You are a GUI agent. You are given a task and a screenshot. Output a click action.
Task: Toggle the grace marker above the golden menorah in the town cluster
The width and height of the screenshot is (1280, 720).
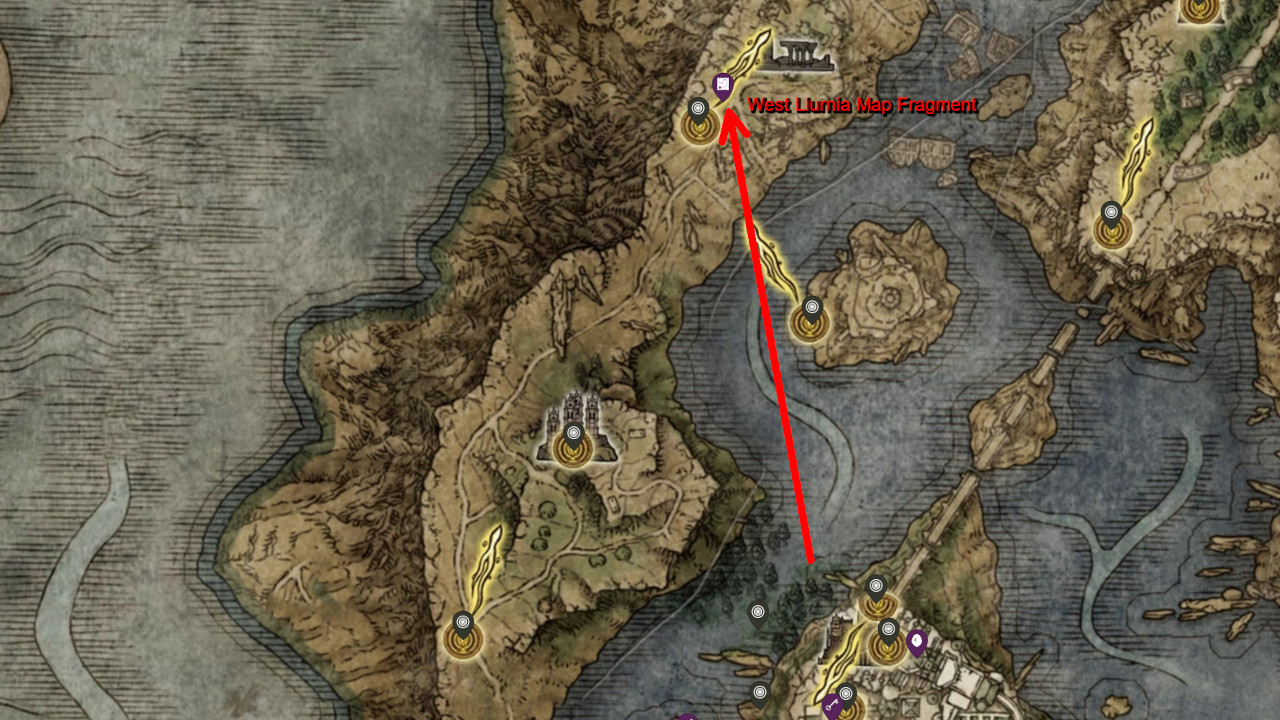[x=876, y=587]
